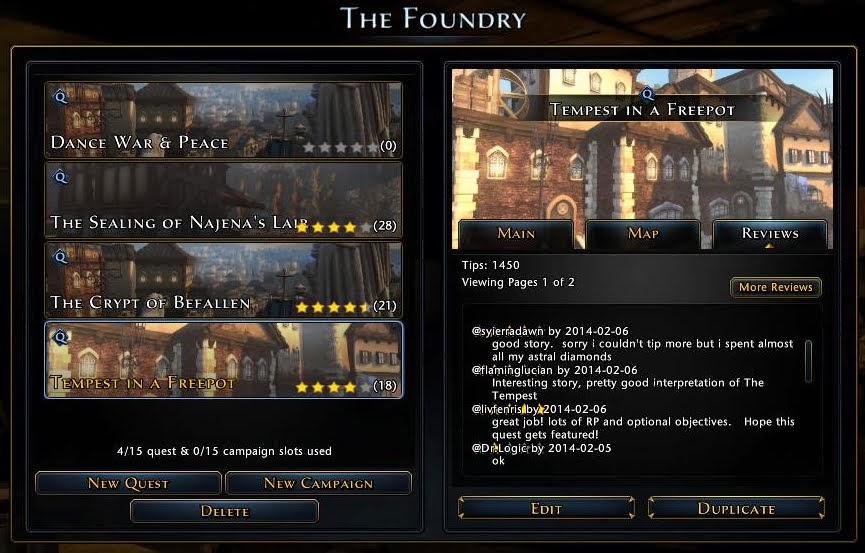The image size is (865, 553).
Task: Pick the Tempest in a Freepot quest row
Action: coord(223,359)
